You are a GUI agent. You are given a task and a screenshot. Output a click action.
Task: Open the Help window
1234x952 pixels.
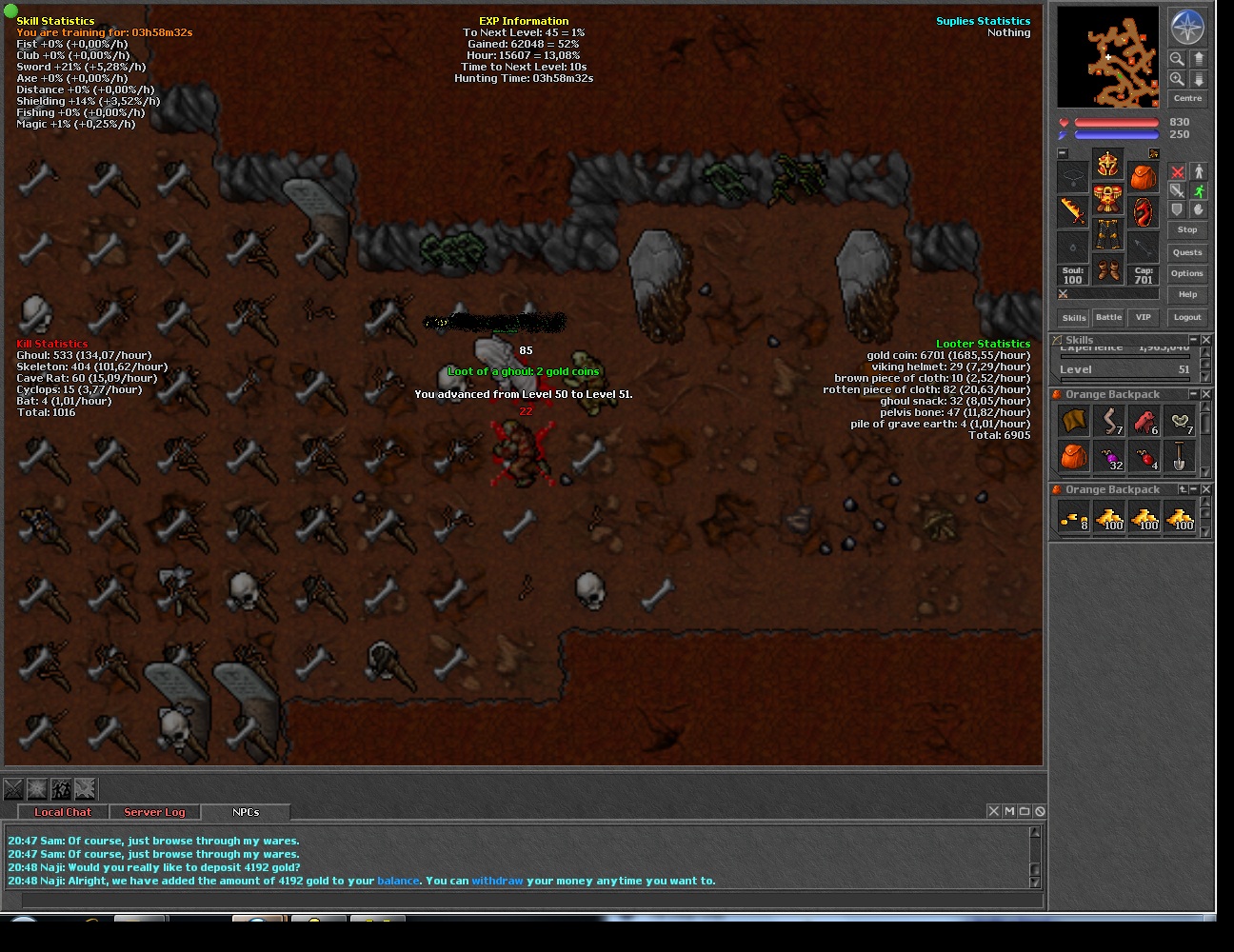coord(1187,294)
